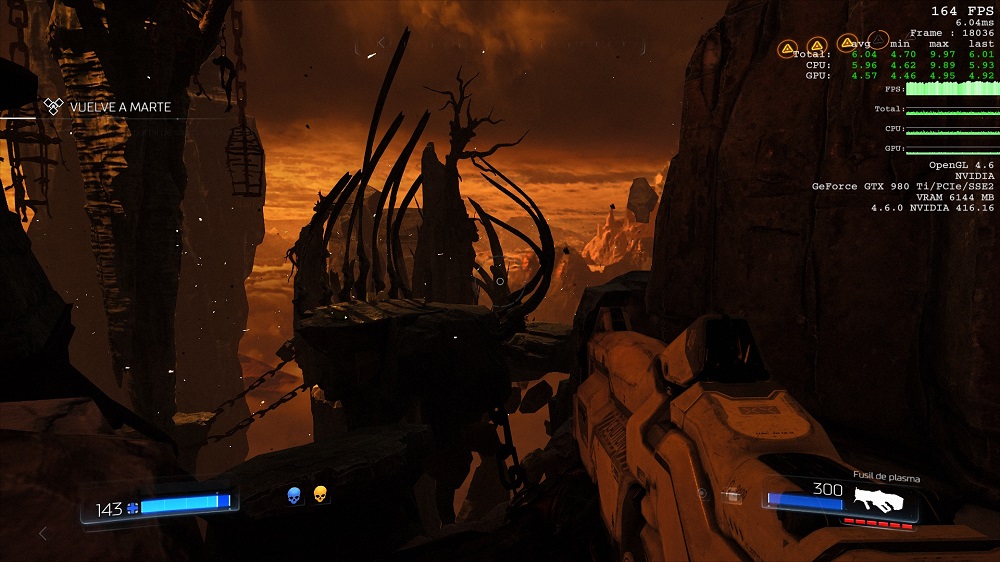This screenshot has height=562, width=1000.
Task: Click the yellow skull key icon
Action: pos(321,494)
